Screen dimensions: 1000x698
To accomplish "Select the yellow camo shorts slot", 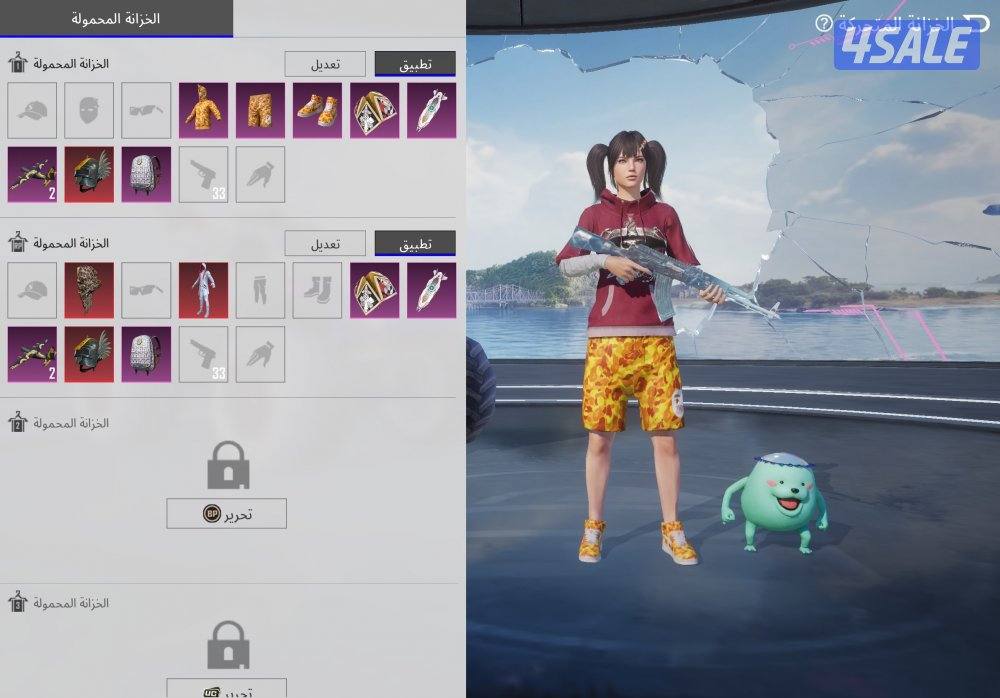I will coord(261,110).
